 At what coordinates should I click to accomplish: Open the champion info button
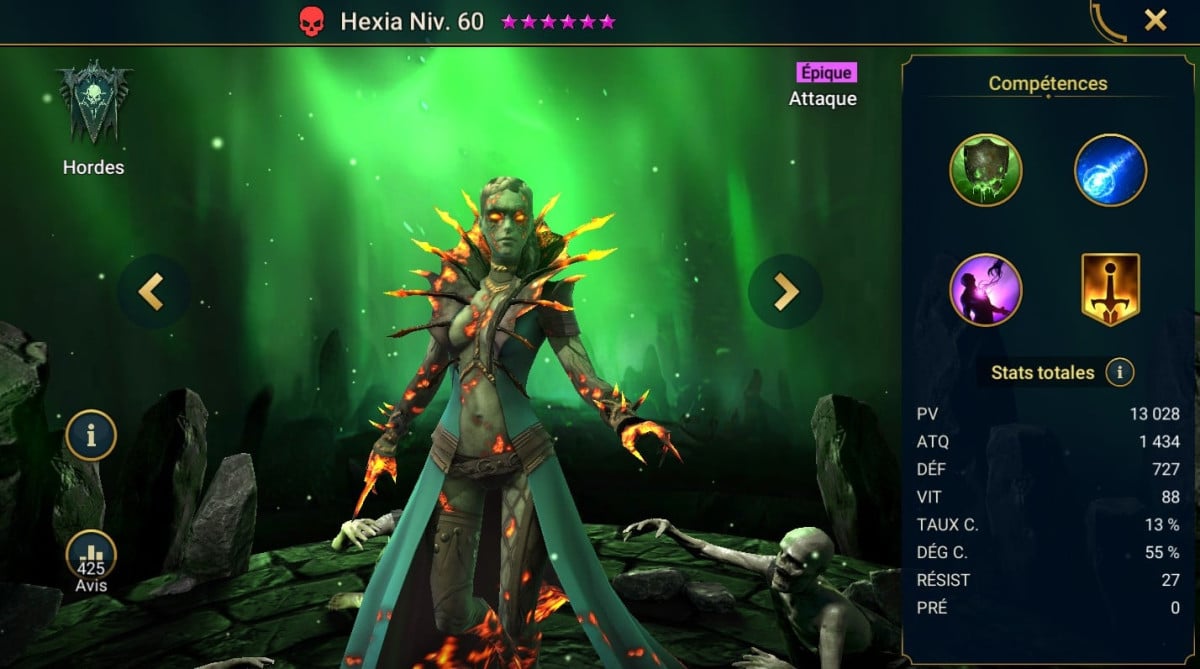pyautogui.click(x=91, y=435)
